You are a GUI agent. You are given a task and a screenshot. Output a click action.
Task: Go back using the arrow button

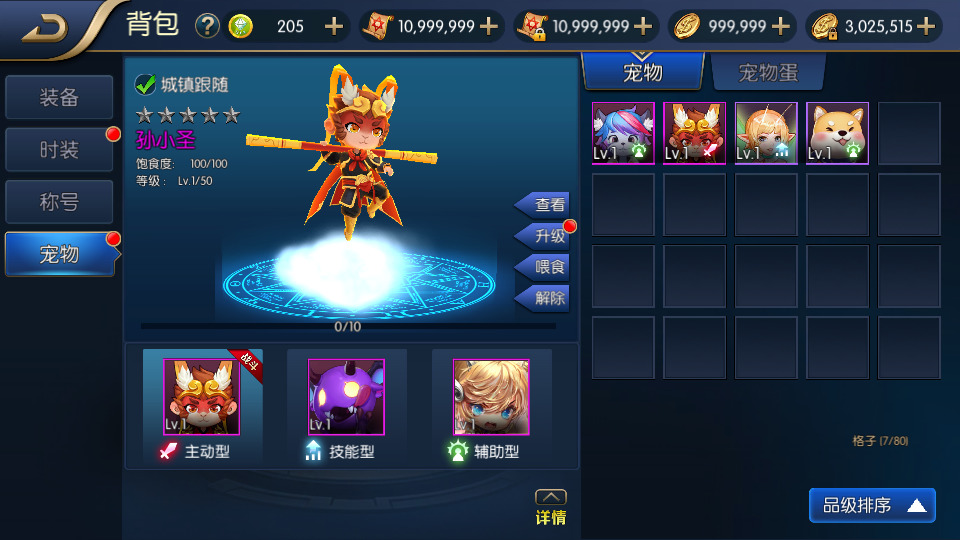pos(44,27)
